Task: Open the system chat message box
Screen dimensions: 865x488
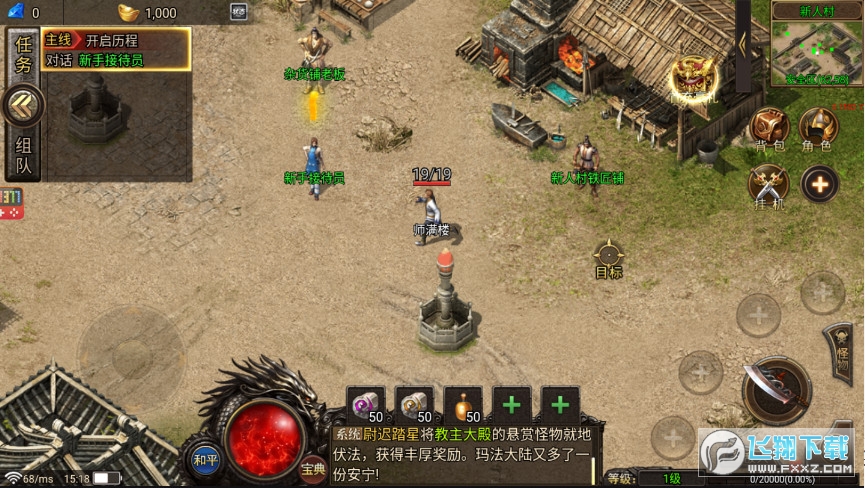Action: point(465,453)
